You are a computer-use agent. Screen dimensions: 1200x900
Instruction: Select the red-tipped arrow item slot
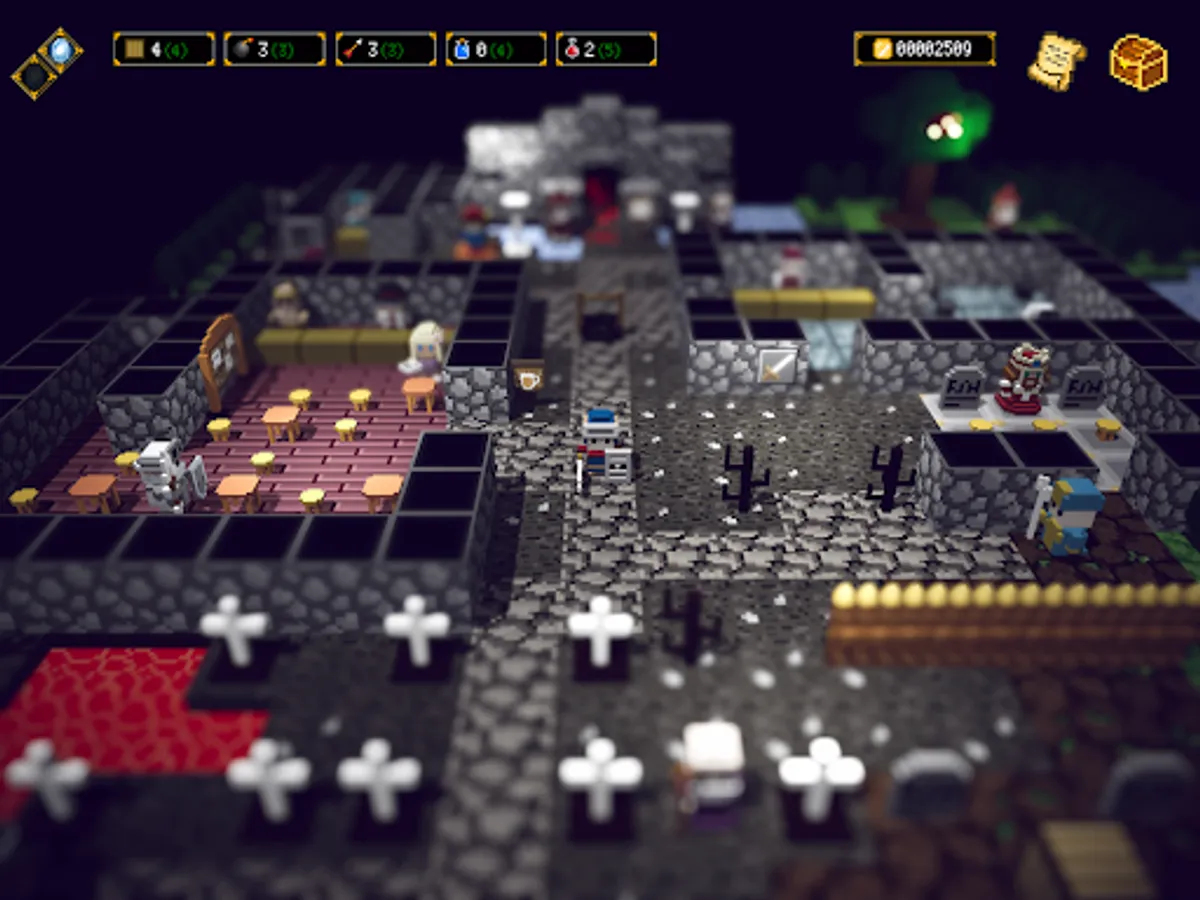[385, 49]
